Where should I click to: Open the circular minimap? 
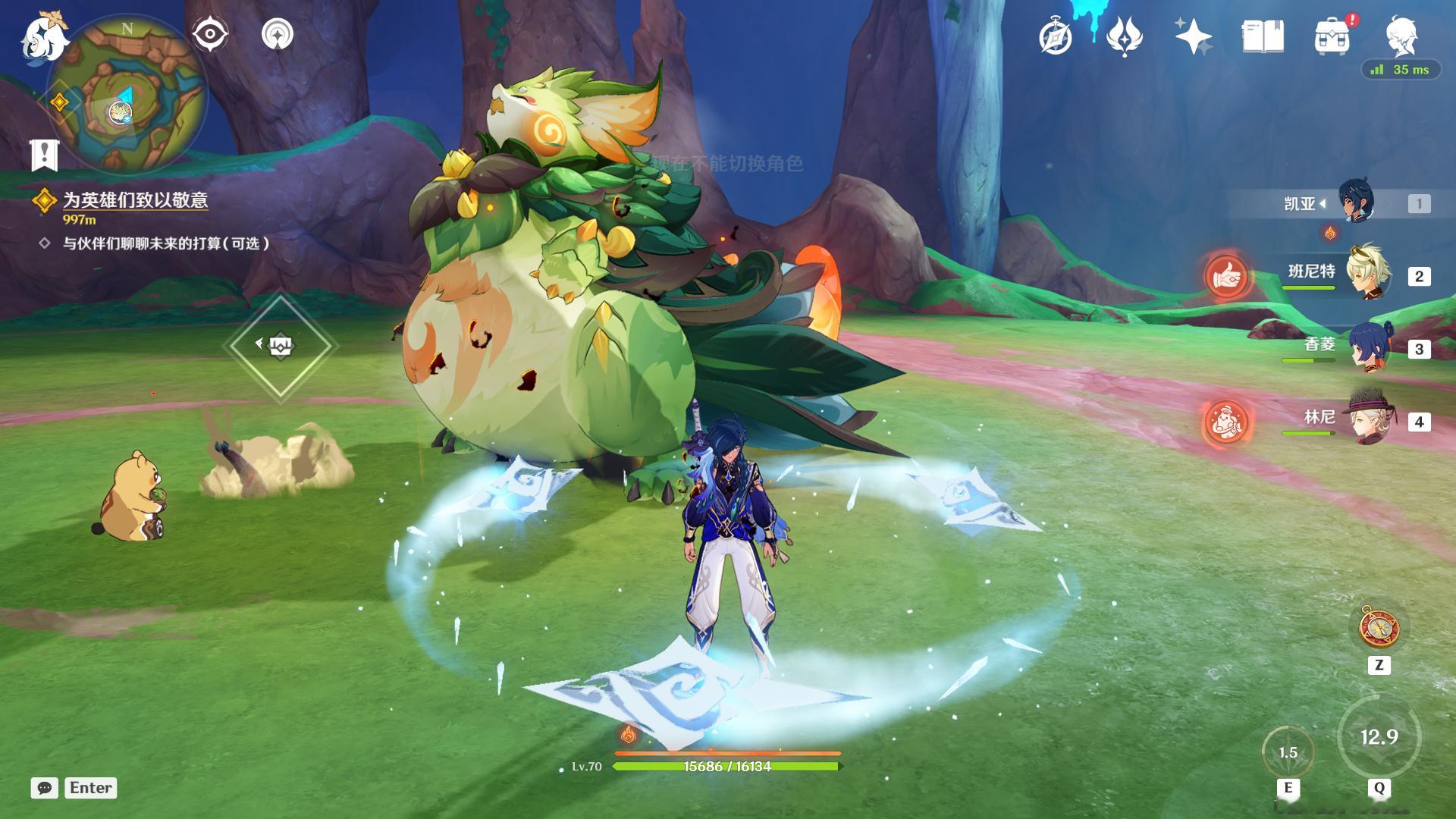click(x=127, y=99)
